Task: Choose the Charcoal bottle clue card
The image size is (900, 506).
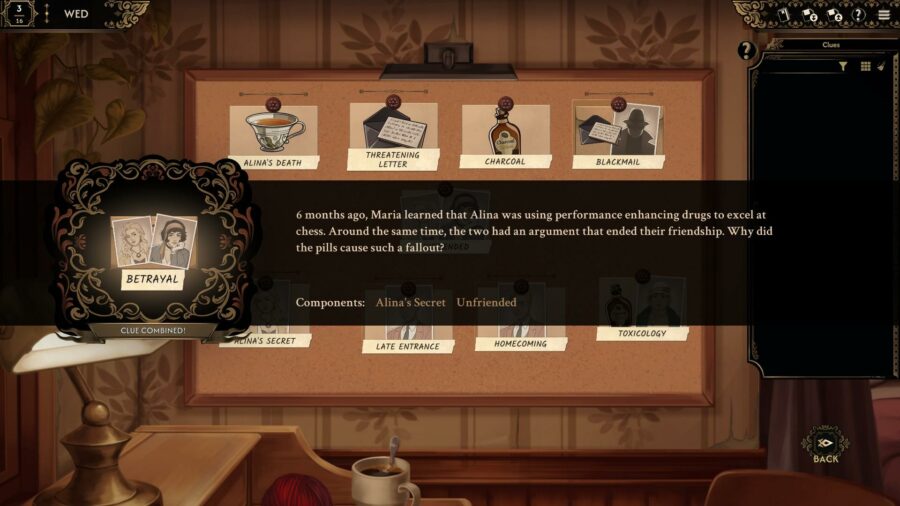Action: 505,134
